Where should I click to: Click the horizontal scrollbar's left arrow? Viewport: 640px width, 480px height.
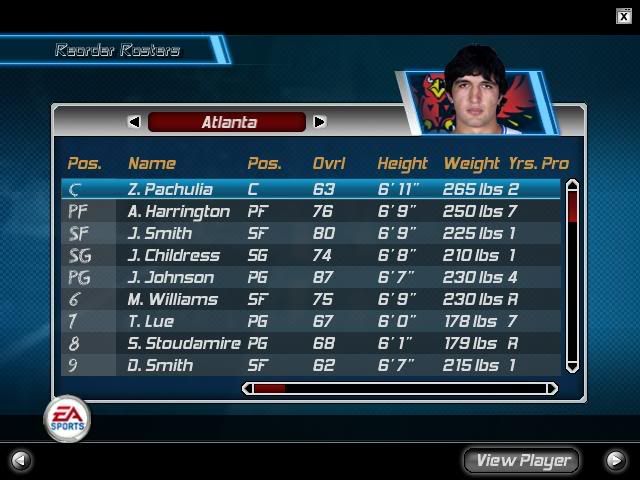pos(249,388)
